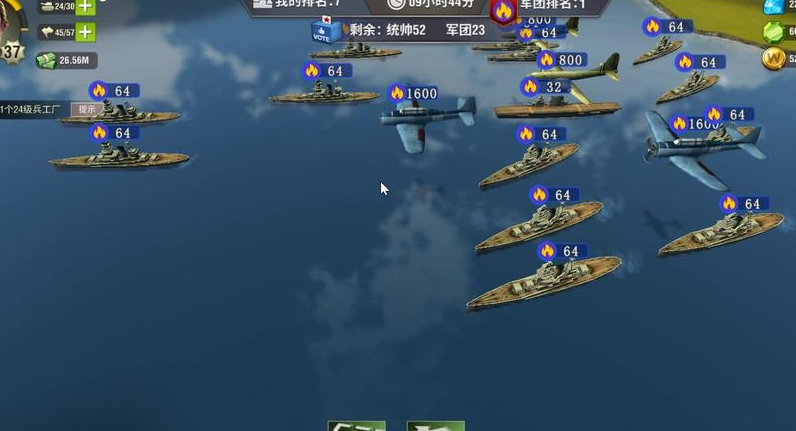Tap the green gem currency icon
The image size is (796, 431).
coord(774,32)
